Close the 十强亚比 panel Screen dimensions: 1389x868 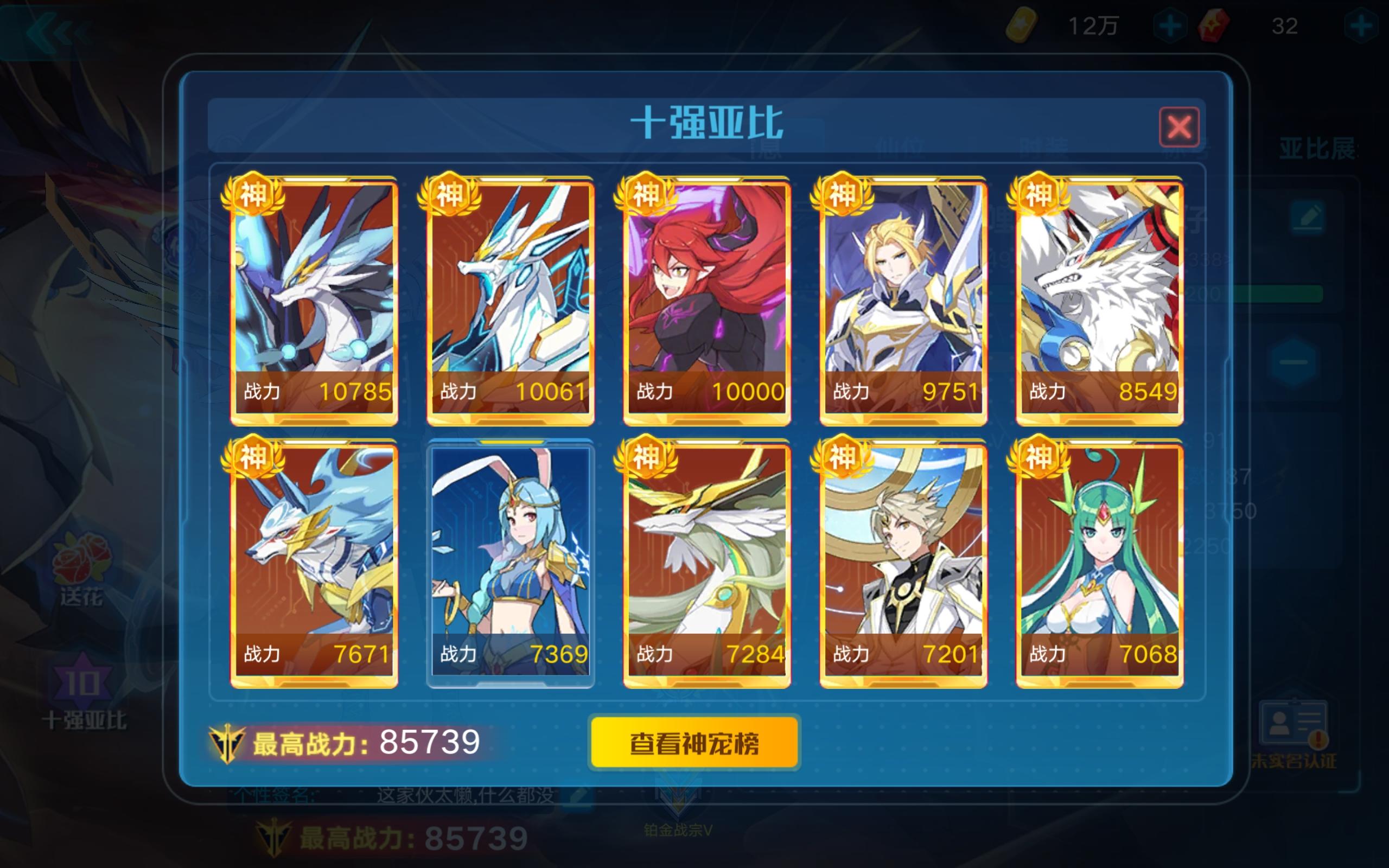(x=1180, y=127)
